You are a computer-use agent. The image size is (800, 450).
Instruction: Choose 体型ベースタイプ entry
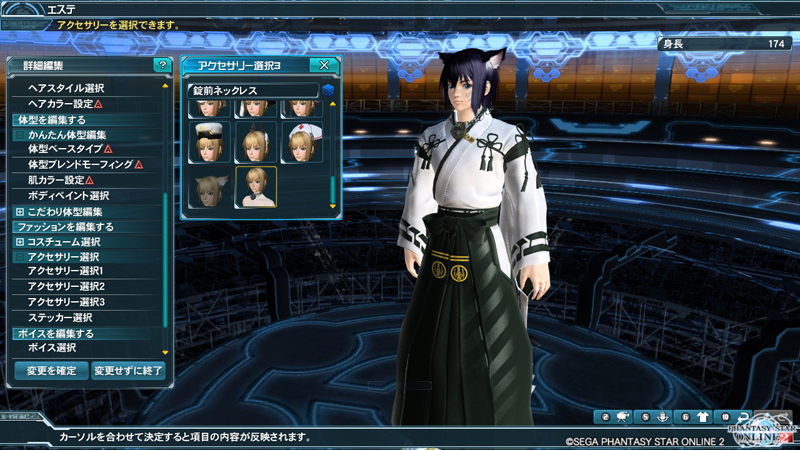(69, 149)
